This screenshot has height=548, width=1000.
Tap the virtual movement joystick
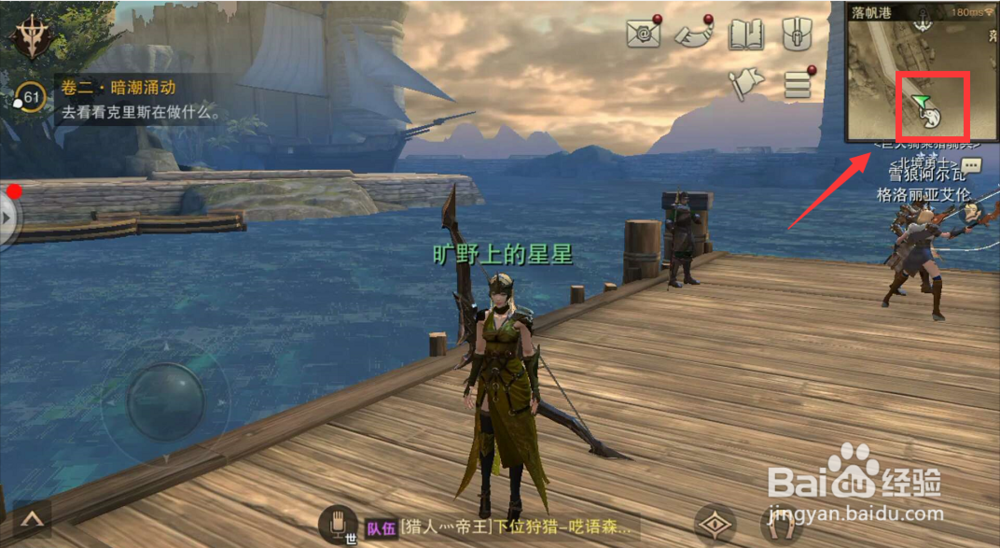(165, 400)
